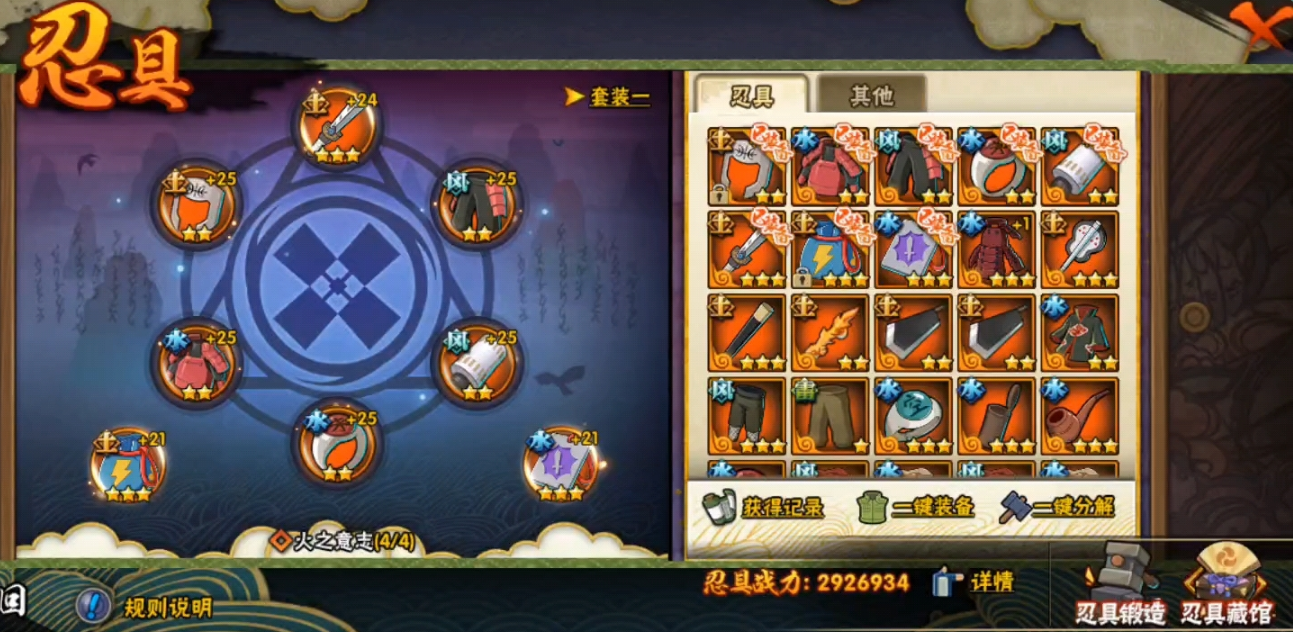Screen dimensions: 1293x632
Task: Switch the 套装一 set selector
Action: (608, 97)
